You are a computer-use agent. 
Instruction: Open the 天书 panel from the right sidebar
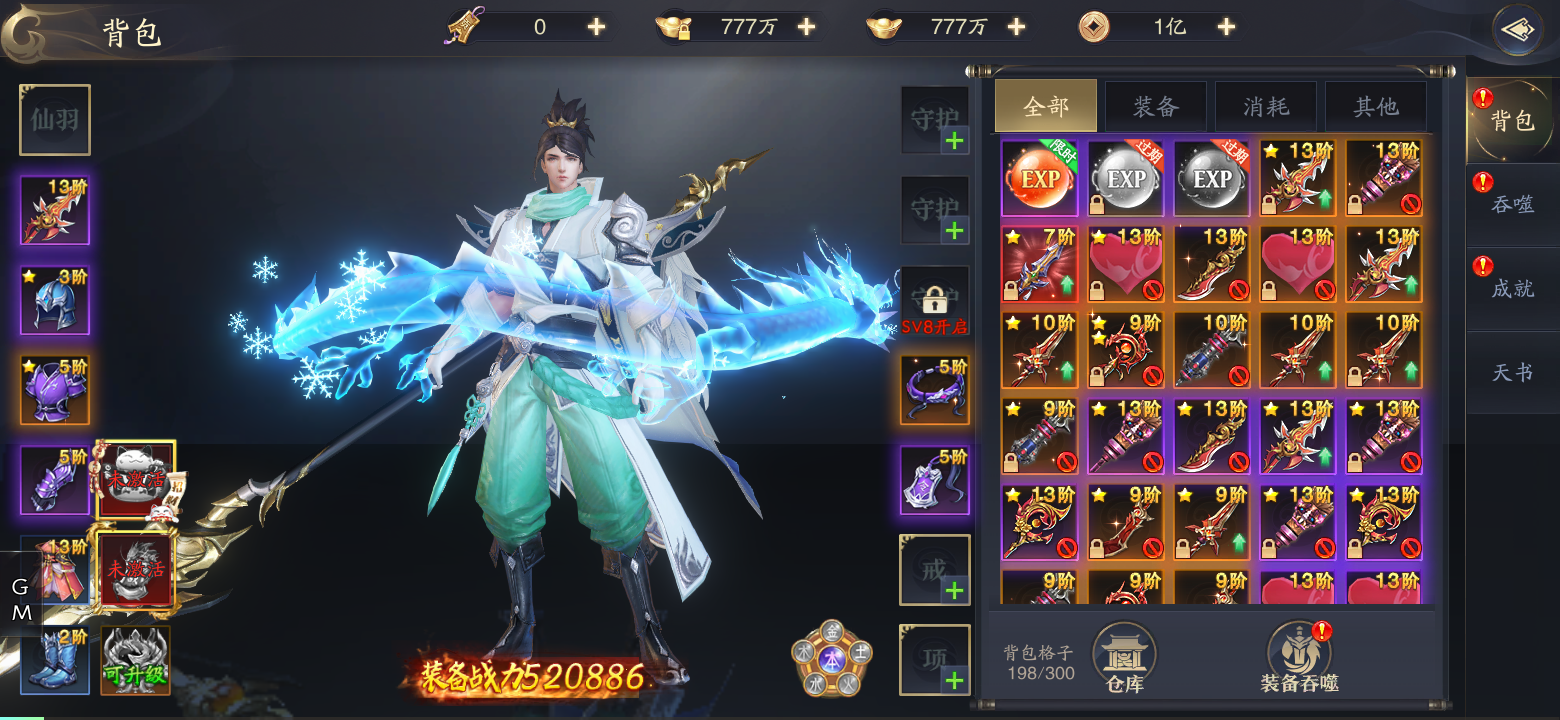click(1511, 372)
